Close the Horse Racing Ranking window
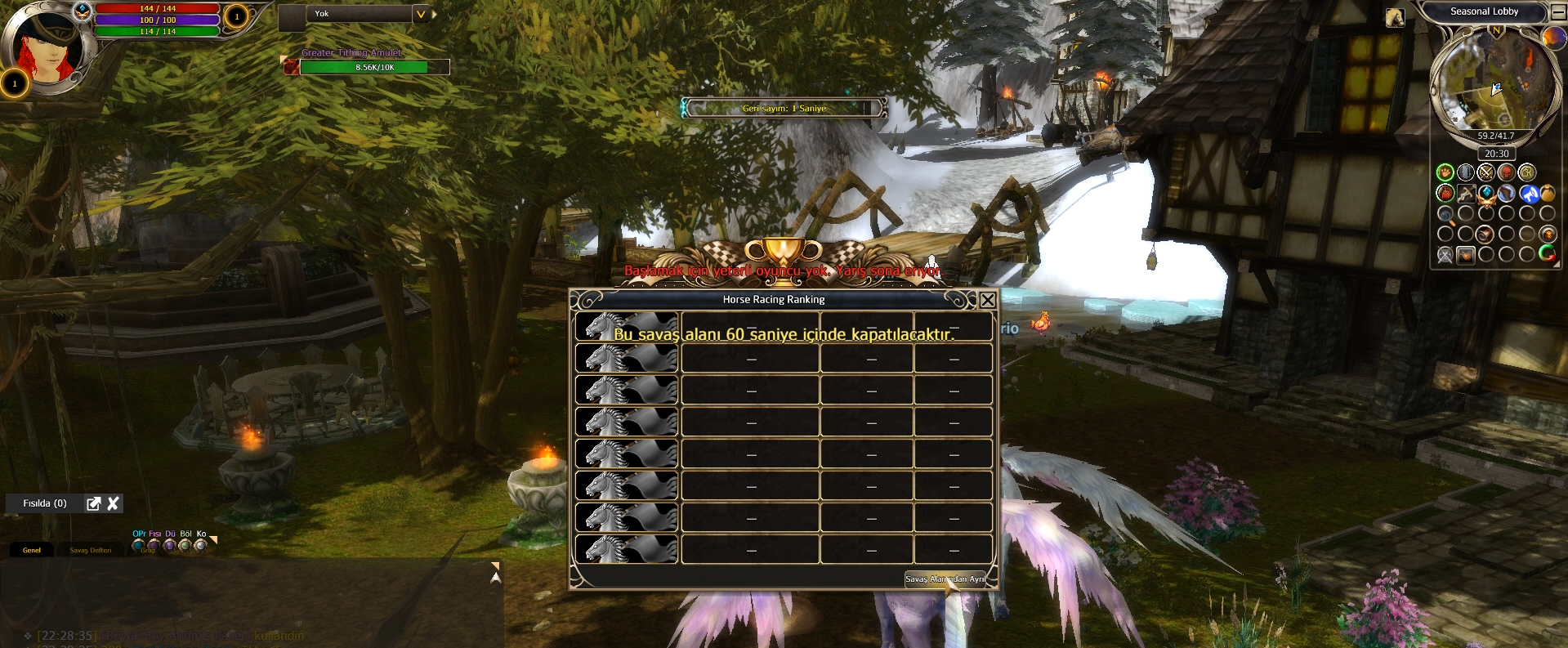 987,300
